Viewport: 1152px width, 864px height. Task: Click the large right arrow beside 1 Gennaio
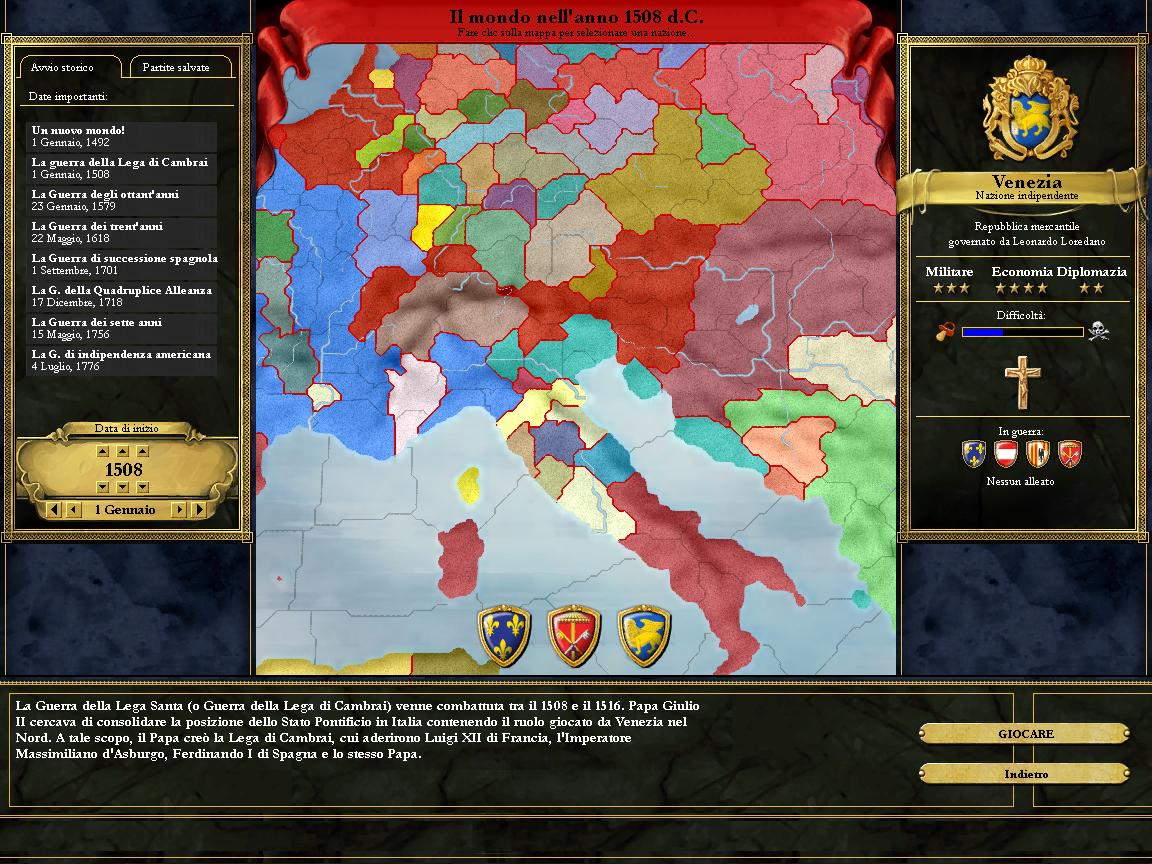[x=199, y=510]
